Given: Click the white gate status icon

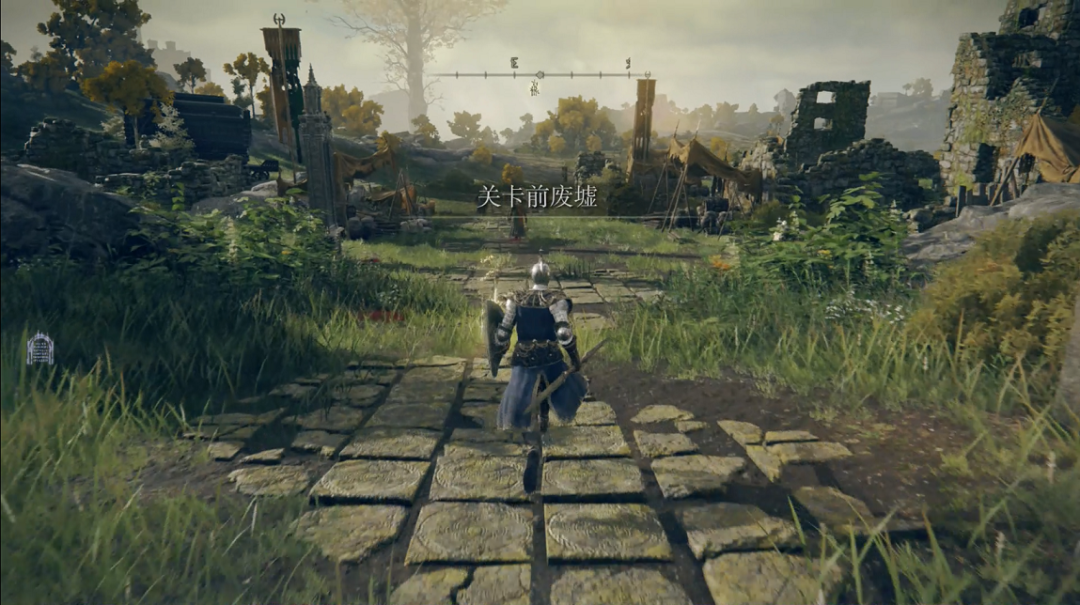Looking at the screenshot, I should point(40,348).
